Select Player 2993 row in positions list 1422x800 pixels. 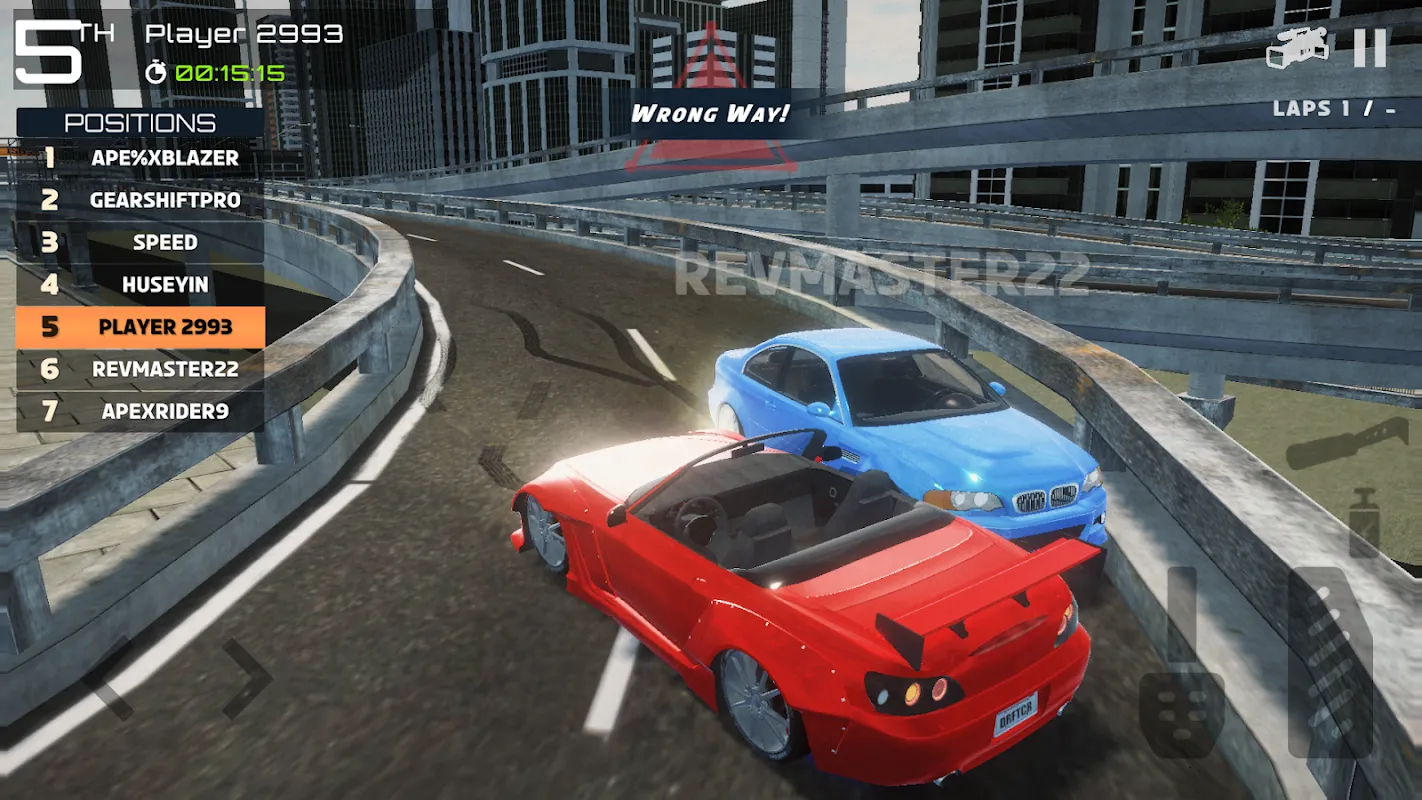140,327
